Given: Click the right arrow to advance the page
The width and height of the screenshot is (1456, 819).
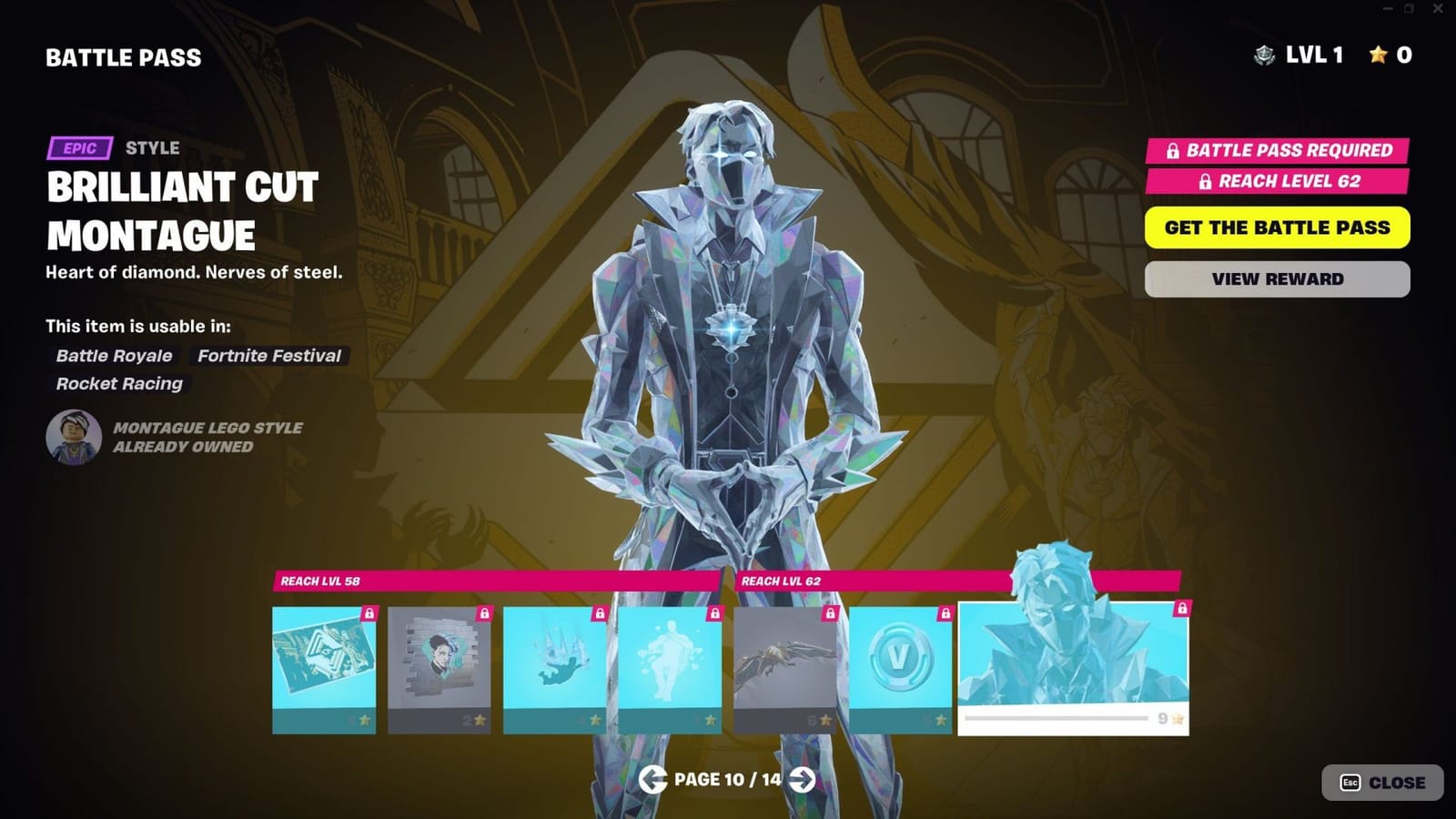Looking at the screenshot, I should (804, 780).
